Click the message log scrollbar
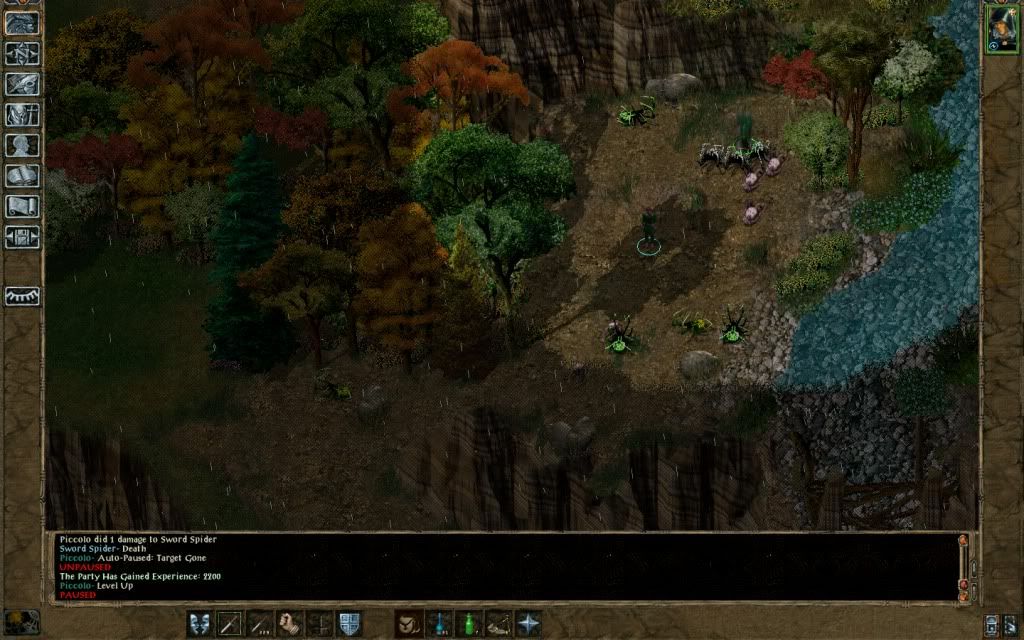This screenshot has height=640, width=1024. (964, 565)
